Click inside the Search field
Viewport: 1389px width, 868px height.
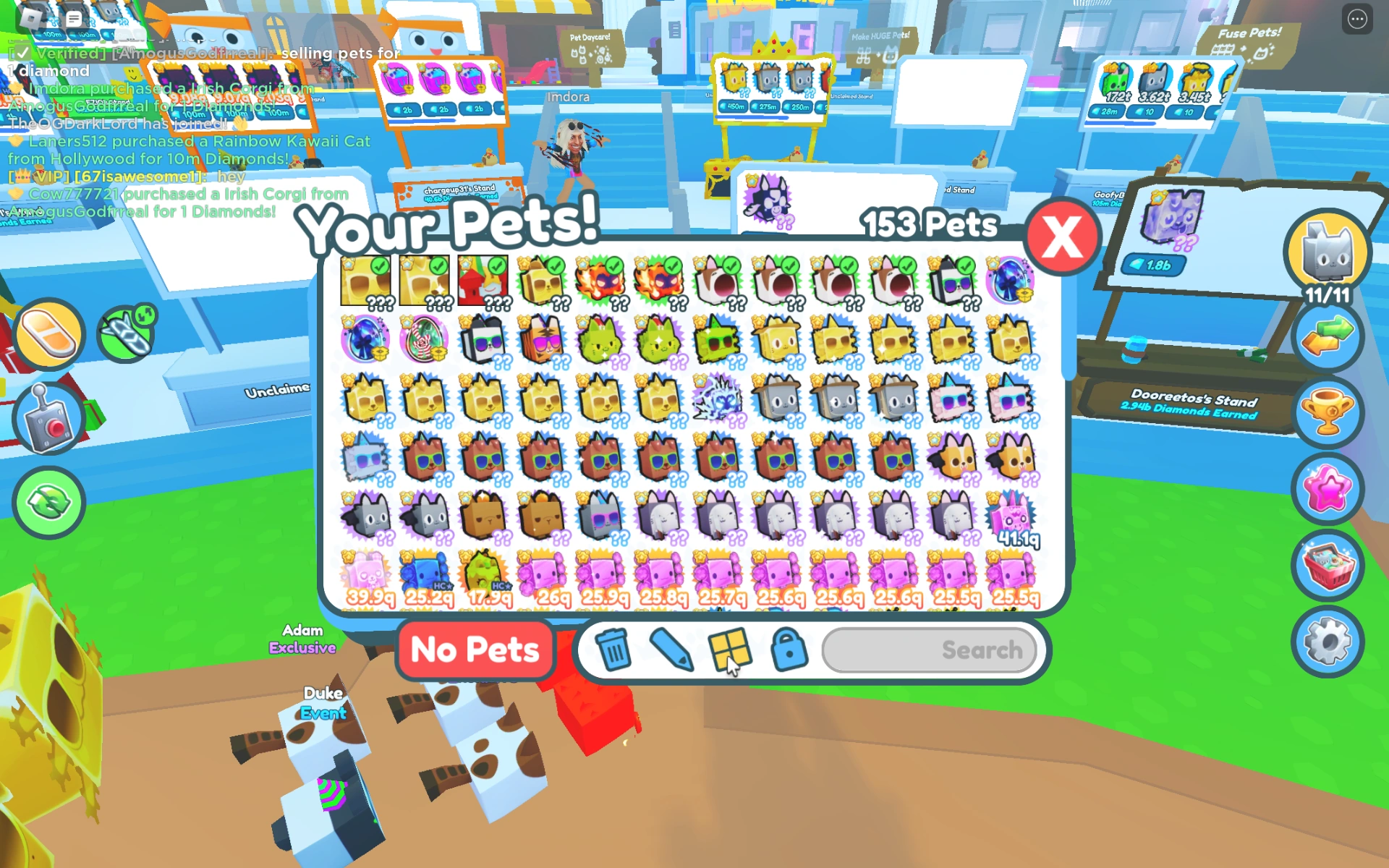pos(930,650)
